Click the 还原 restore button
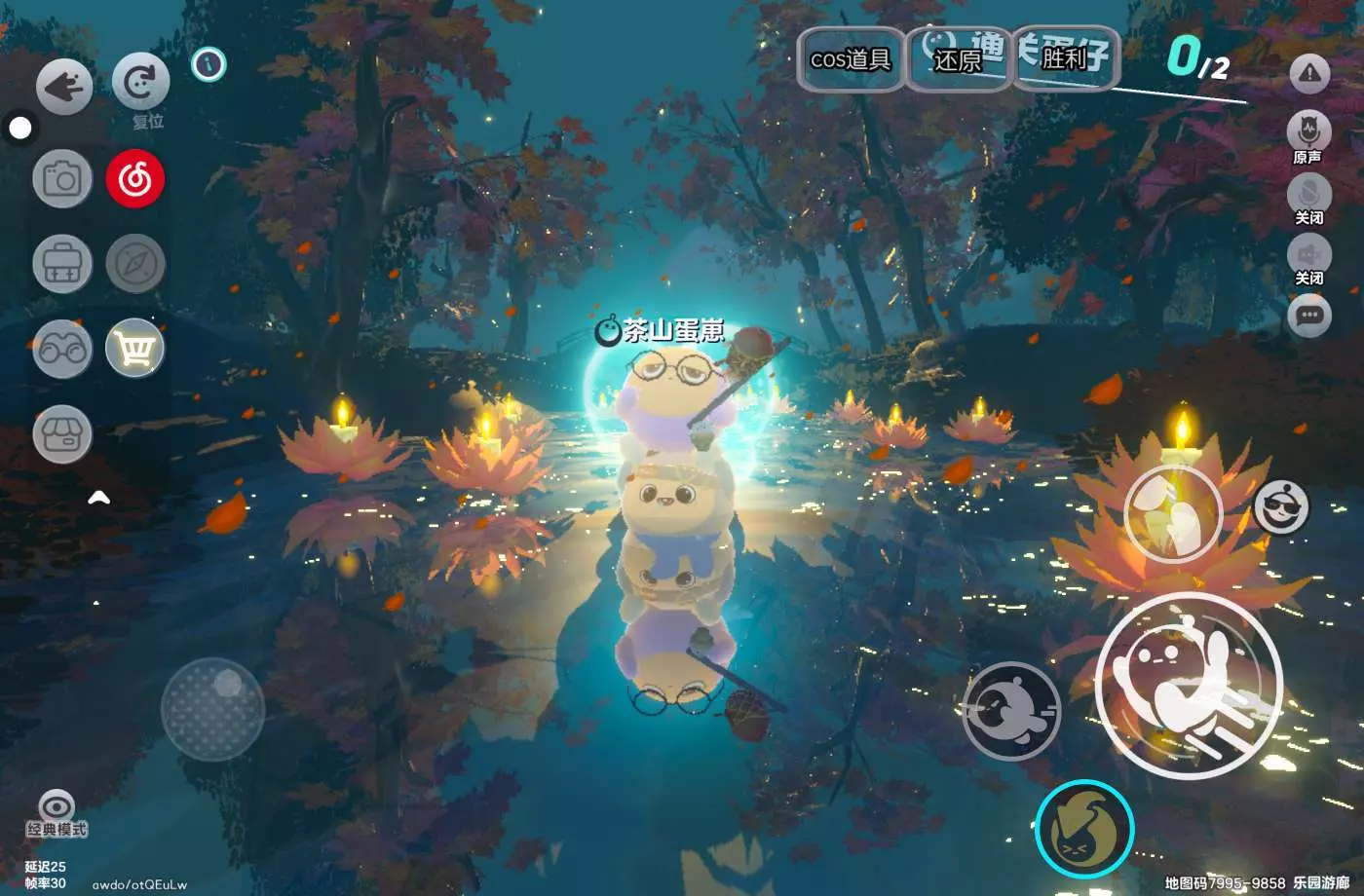The image size is (1364, 896). (957, 60)
